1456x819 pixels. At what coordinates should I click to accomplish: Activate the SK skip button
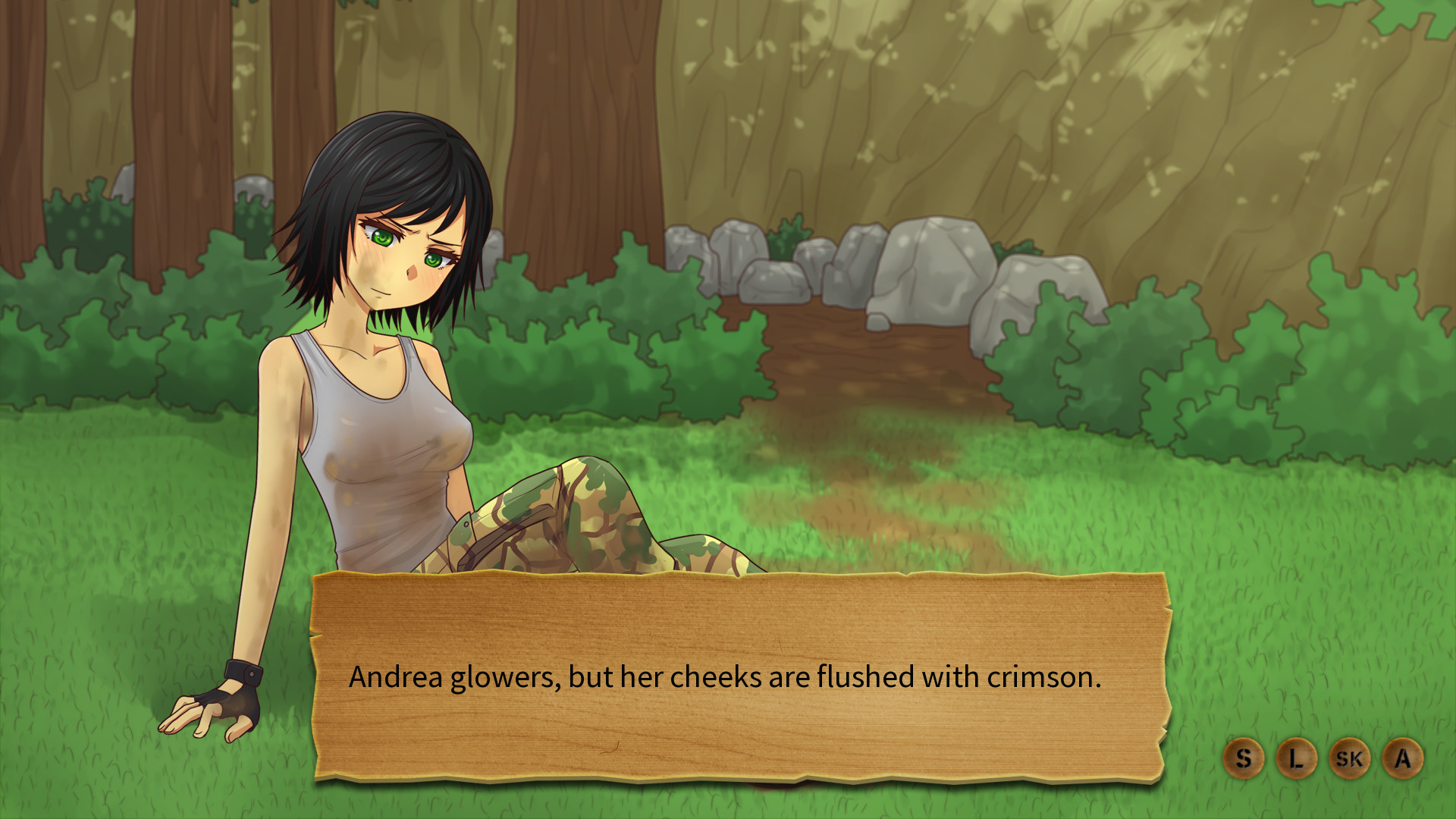click(1349, 758)
